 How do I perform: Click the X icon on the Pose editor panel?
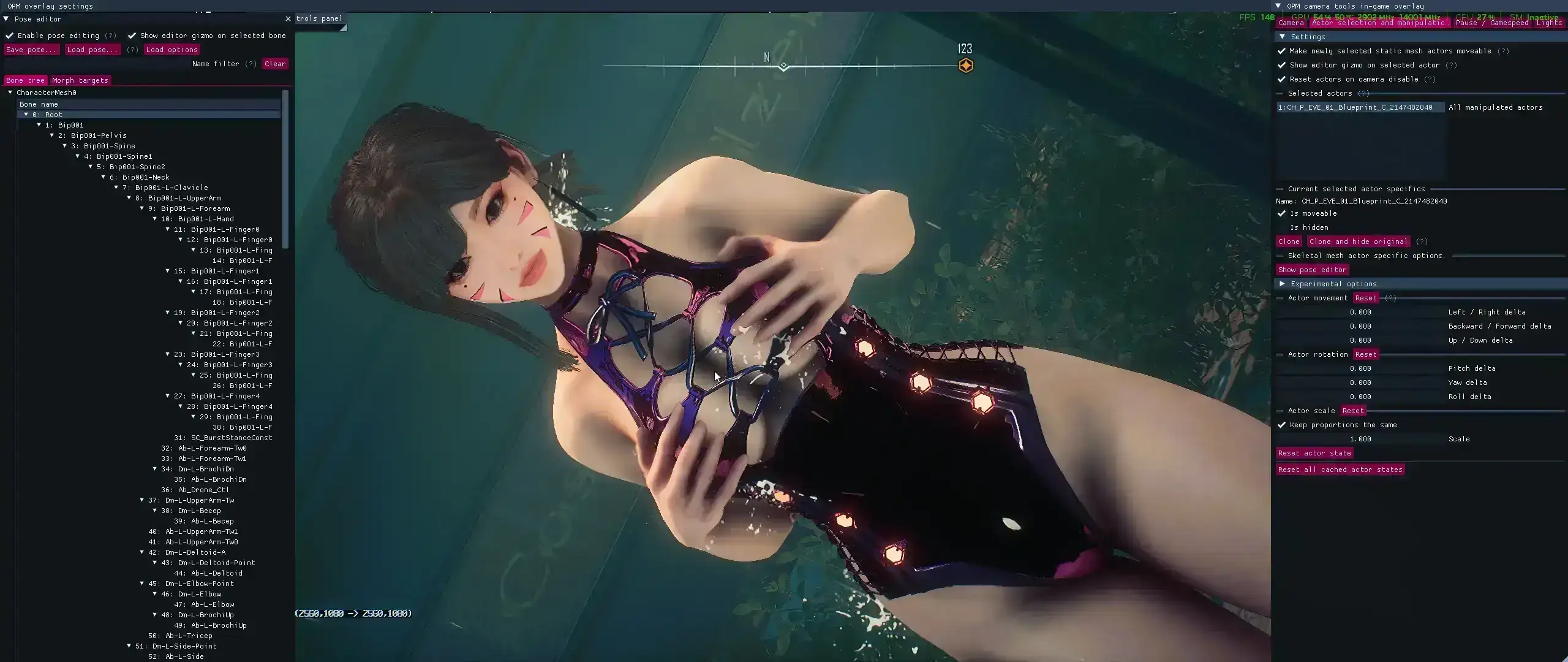pos(288,19)
